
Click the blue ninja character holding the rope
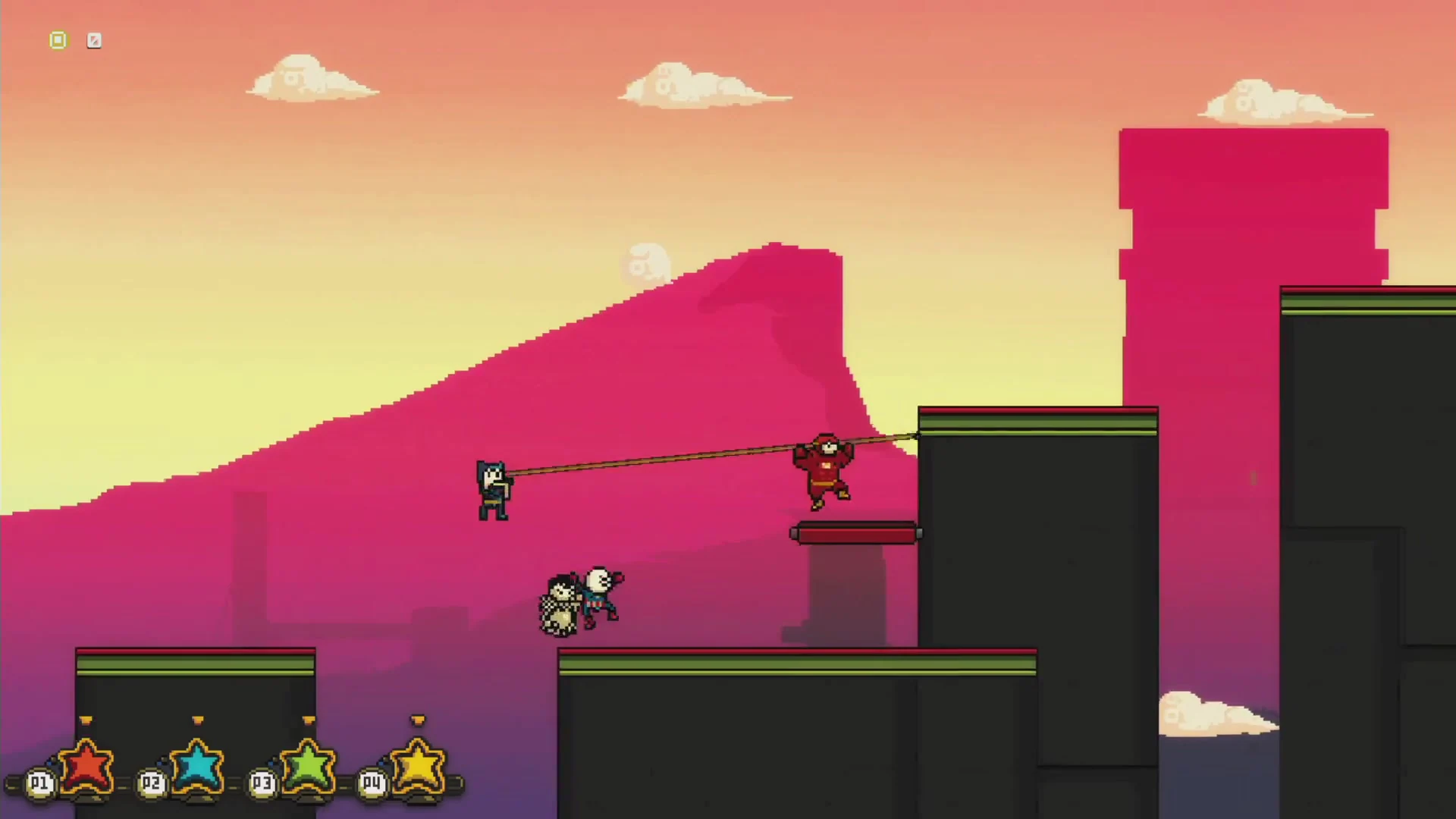(x=494, y=489)
